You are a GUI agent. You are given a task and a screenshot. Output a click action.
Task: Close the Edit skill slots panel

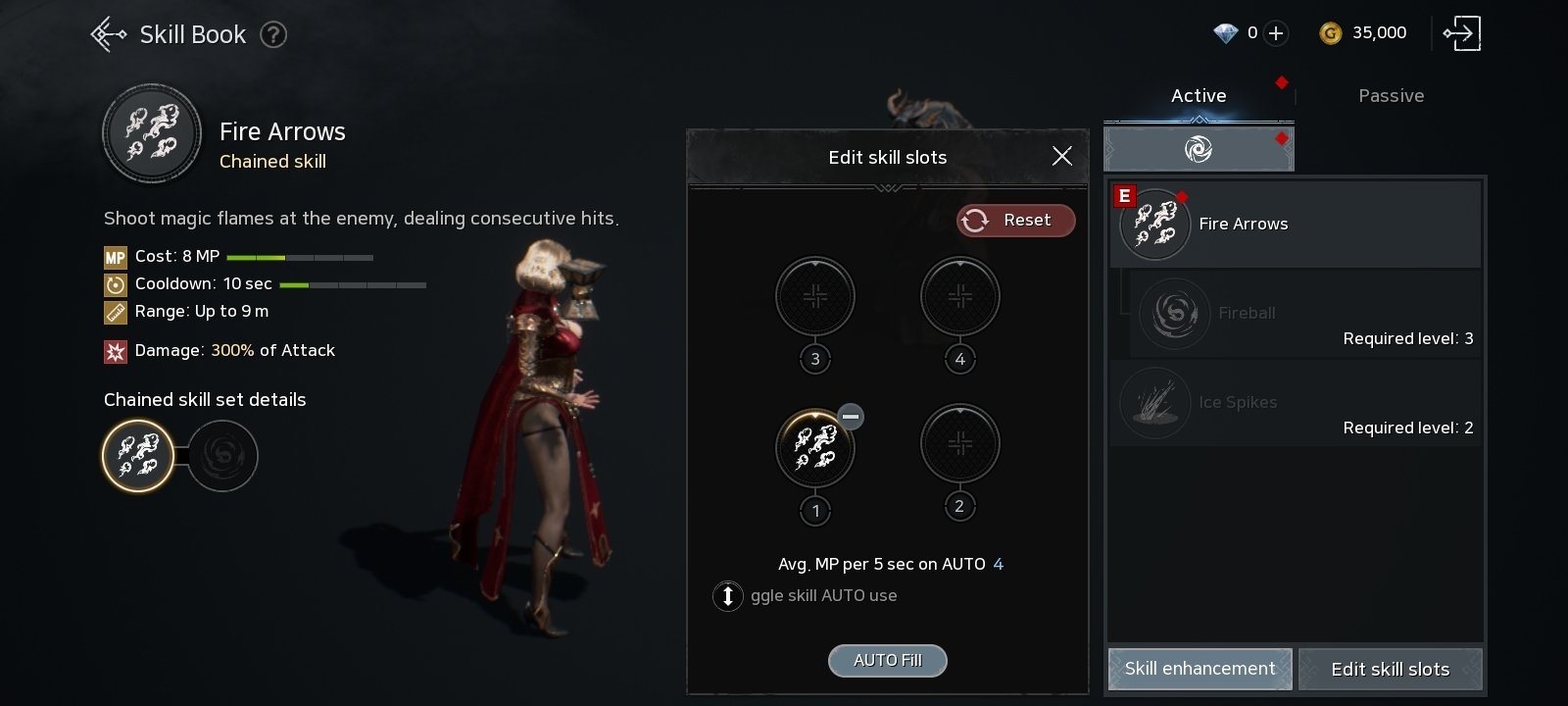tap(1061, 156)
